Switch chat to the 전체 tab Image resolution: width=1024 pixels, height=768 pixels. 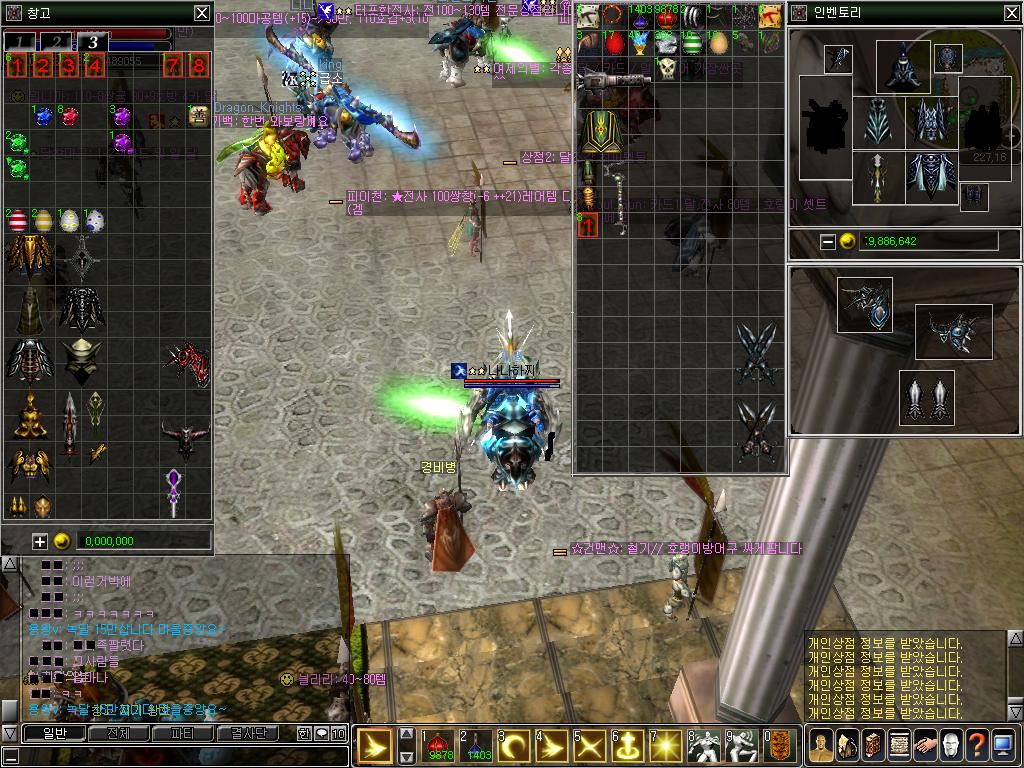click(x=118, y=733)
